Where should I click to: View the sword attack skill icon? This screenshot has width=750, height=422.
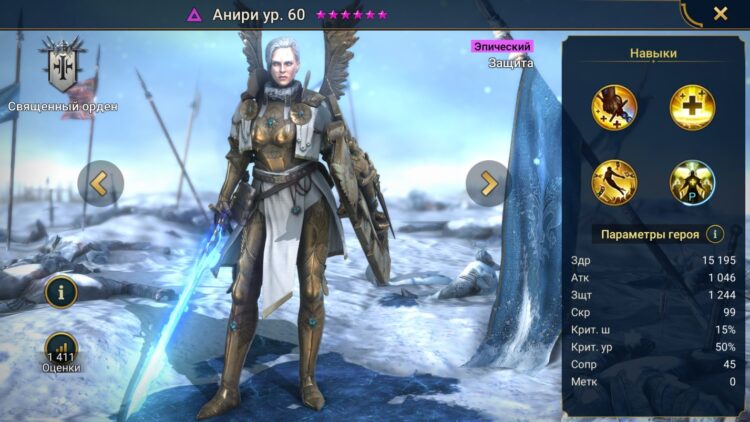point(613,106)
